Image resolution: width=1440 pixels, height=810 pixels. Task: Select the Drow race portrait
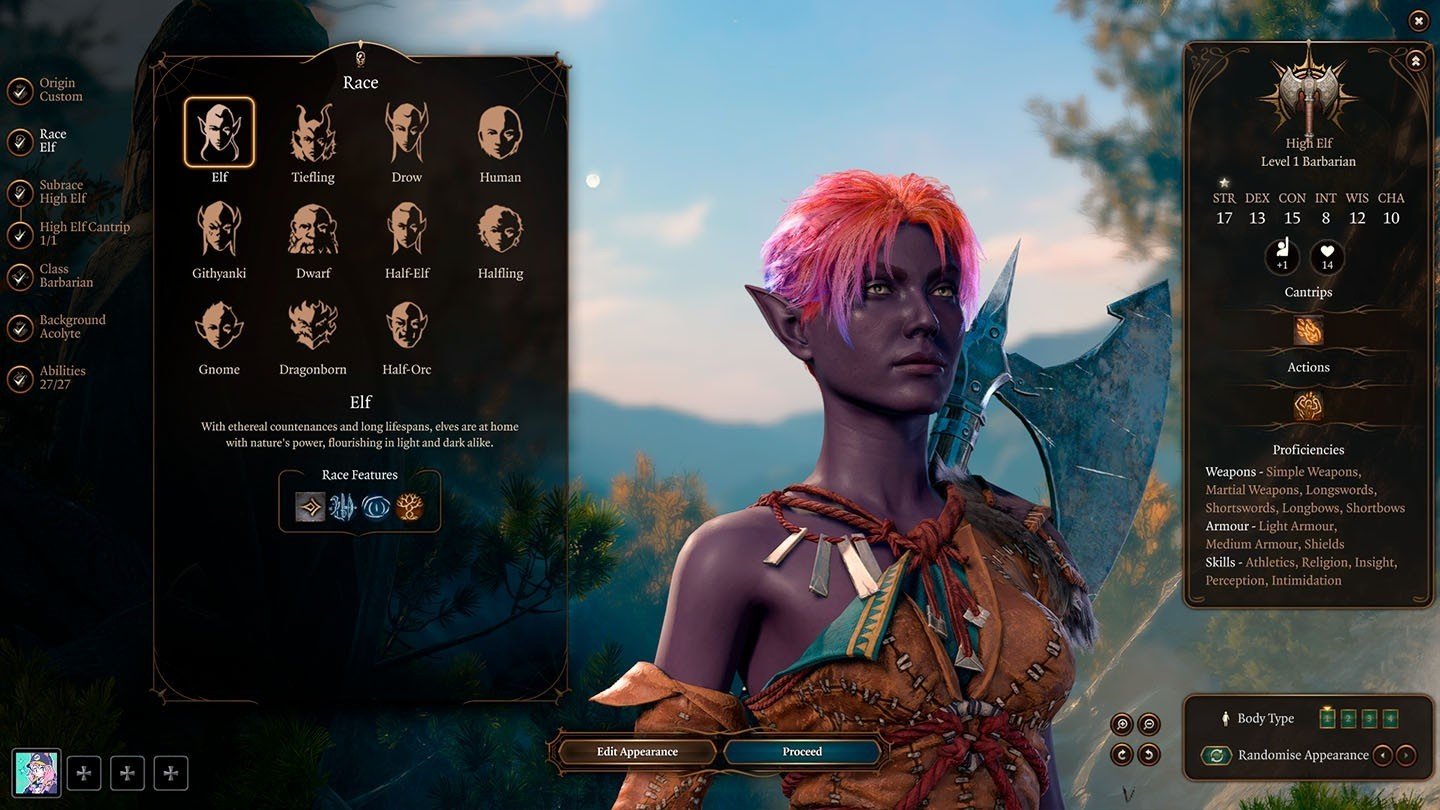(406, 131)
